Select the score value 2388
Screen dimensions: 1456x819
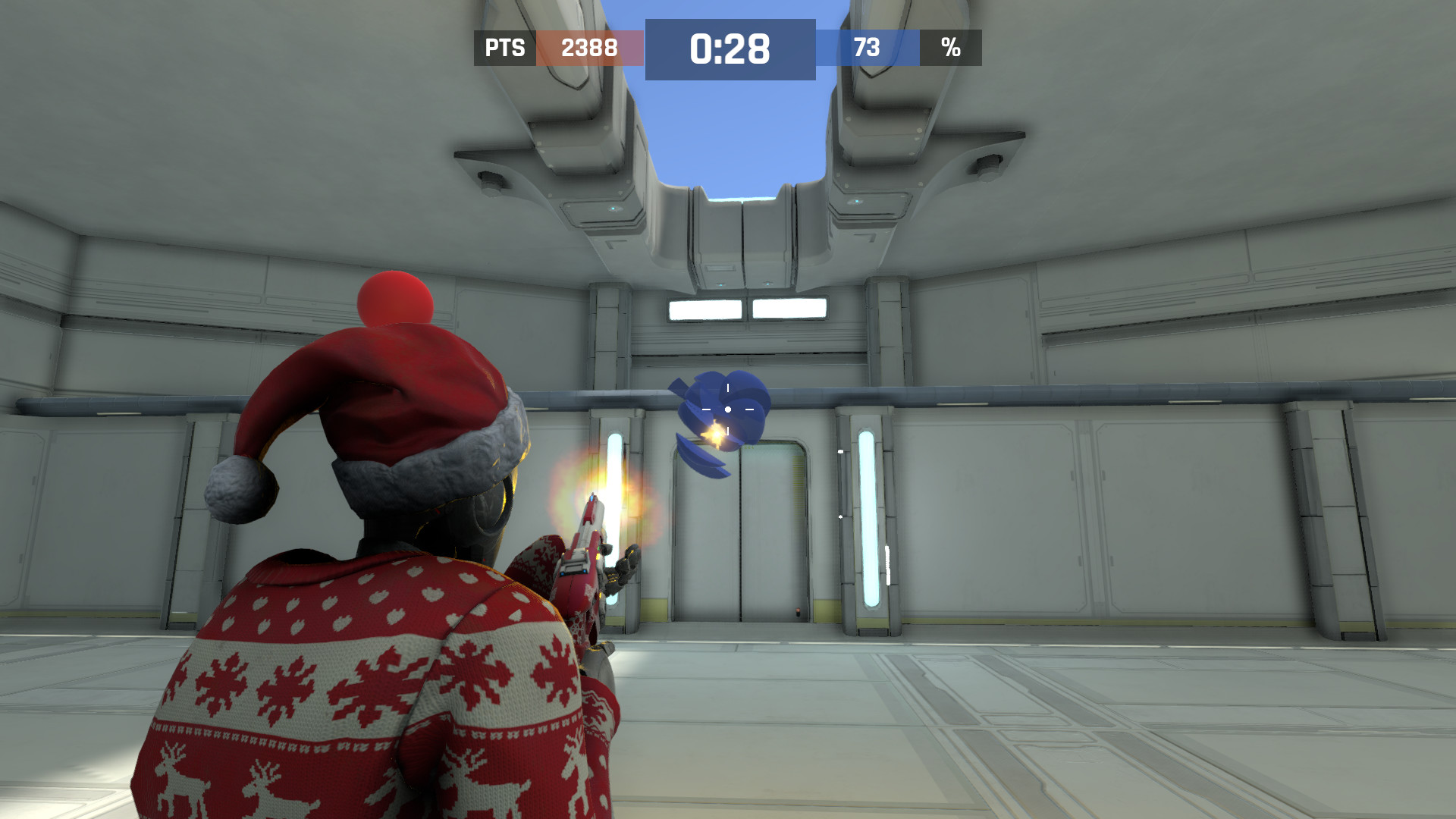click(x=588, y=48)
